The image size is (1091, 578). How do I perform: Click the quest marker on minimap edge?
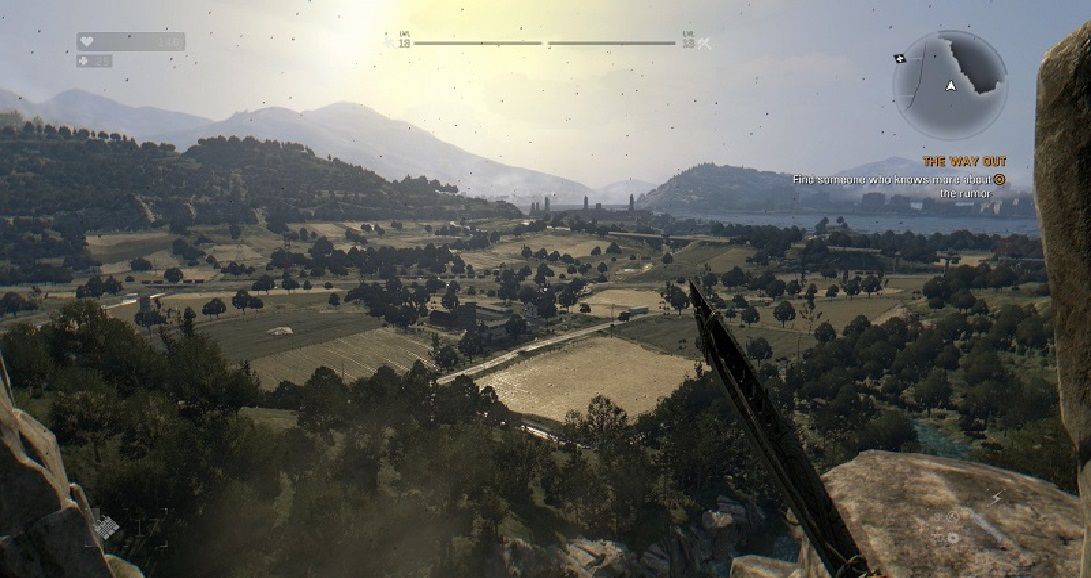coord(900,59)
